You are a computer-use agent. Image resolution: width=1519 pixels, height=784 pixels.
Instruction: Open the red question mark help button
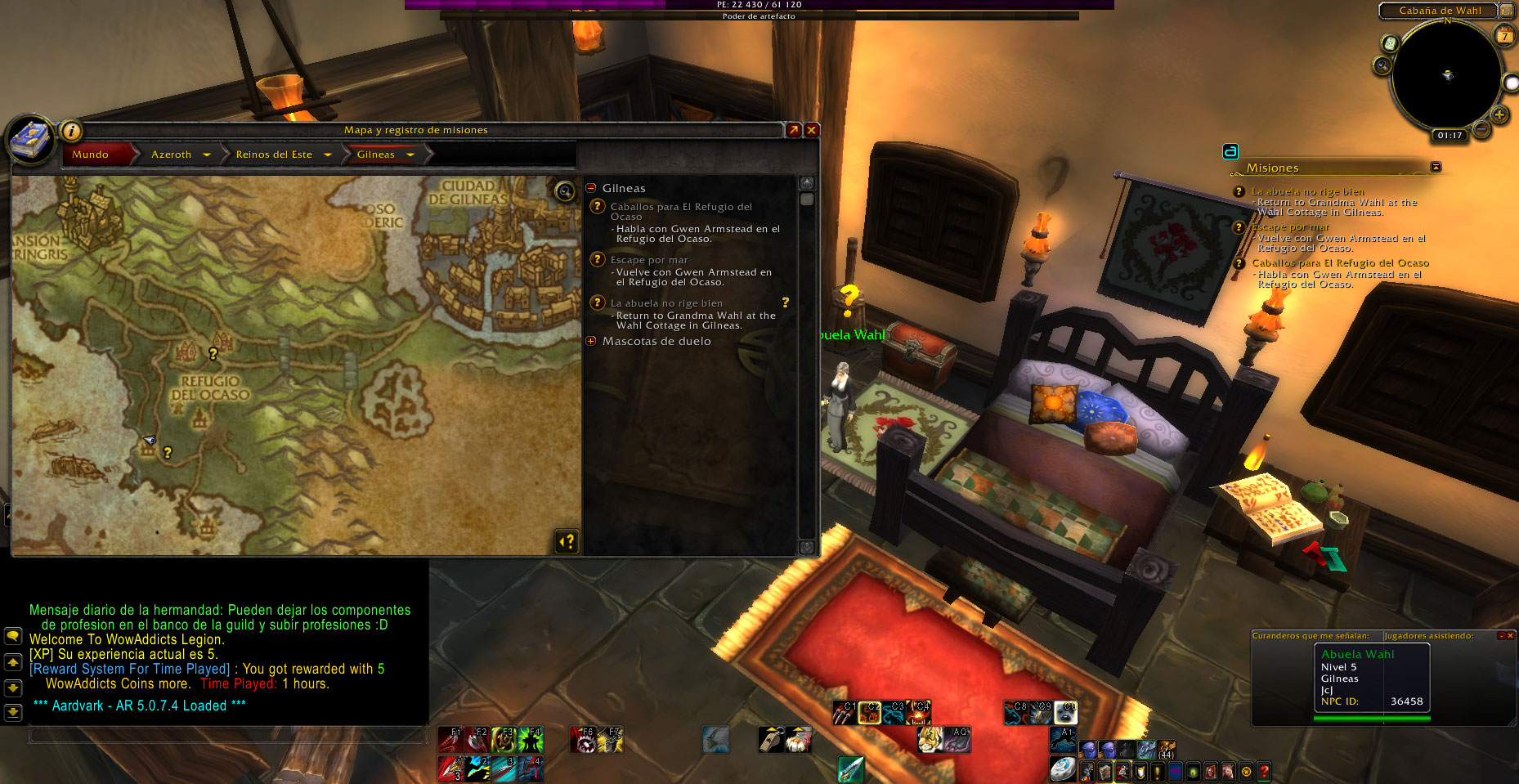point(1264,771)
